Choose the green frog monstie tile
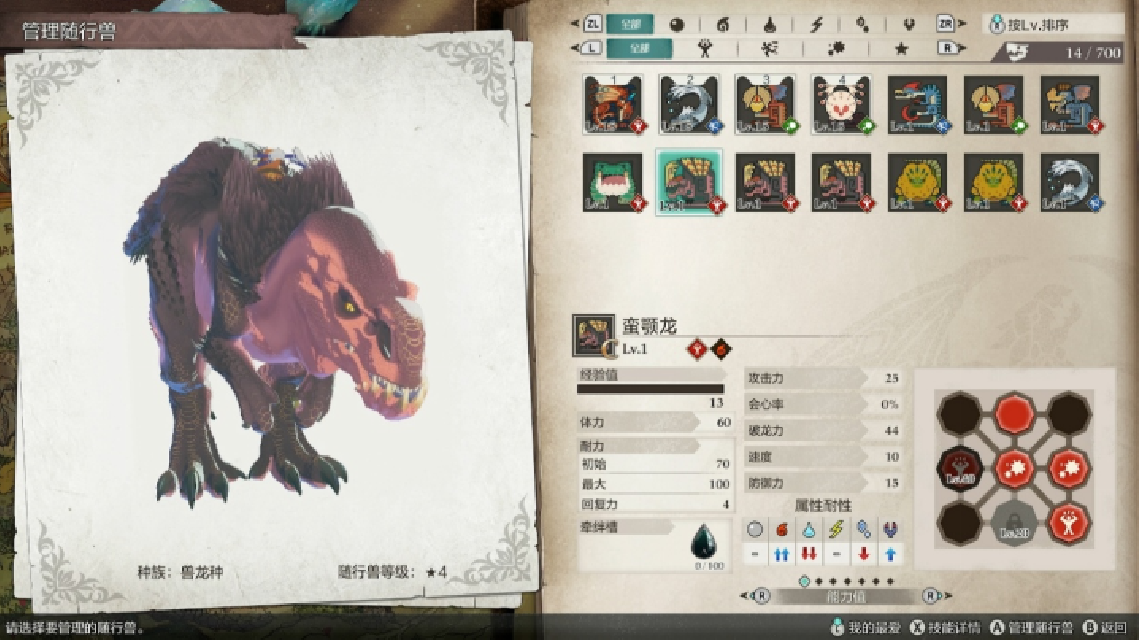1141x640 pixels. pyautogui.click(x=612, y=182)
